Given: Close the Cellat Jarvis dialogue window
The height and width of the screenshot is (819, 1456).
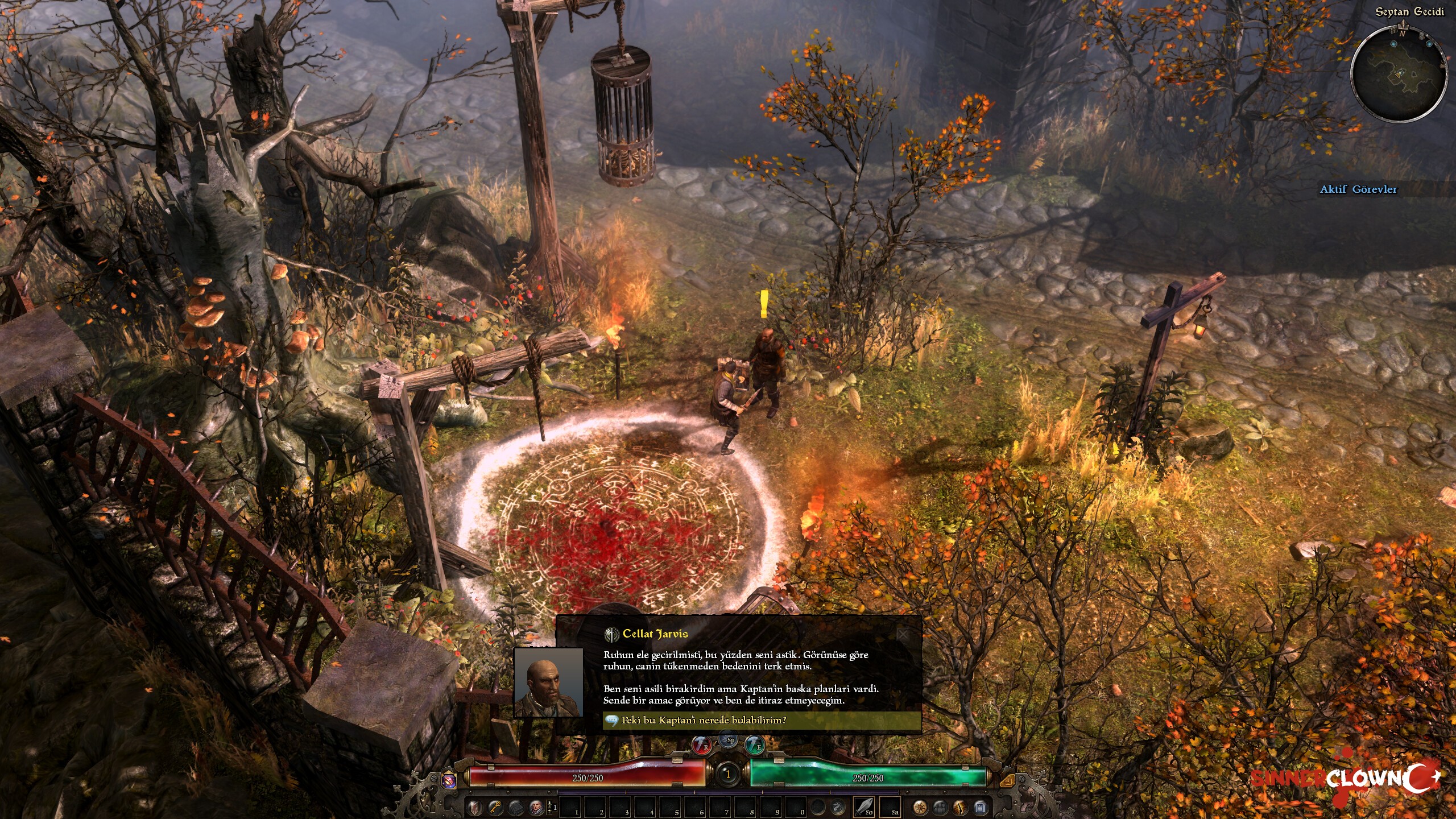Looking at the screenshot, I should pos(903,634).
